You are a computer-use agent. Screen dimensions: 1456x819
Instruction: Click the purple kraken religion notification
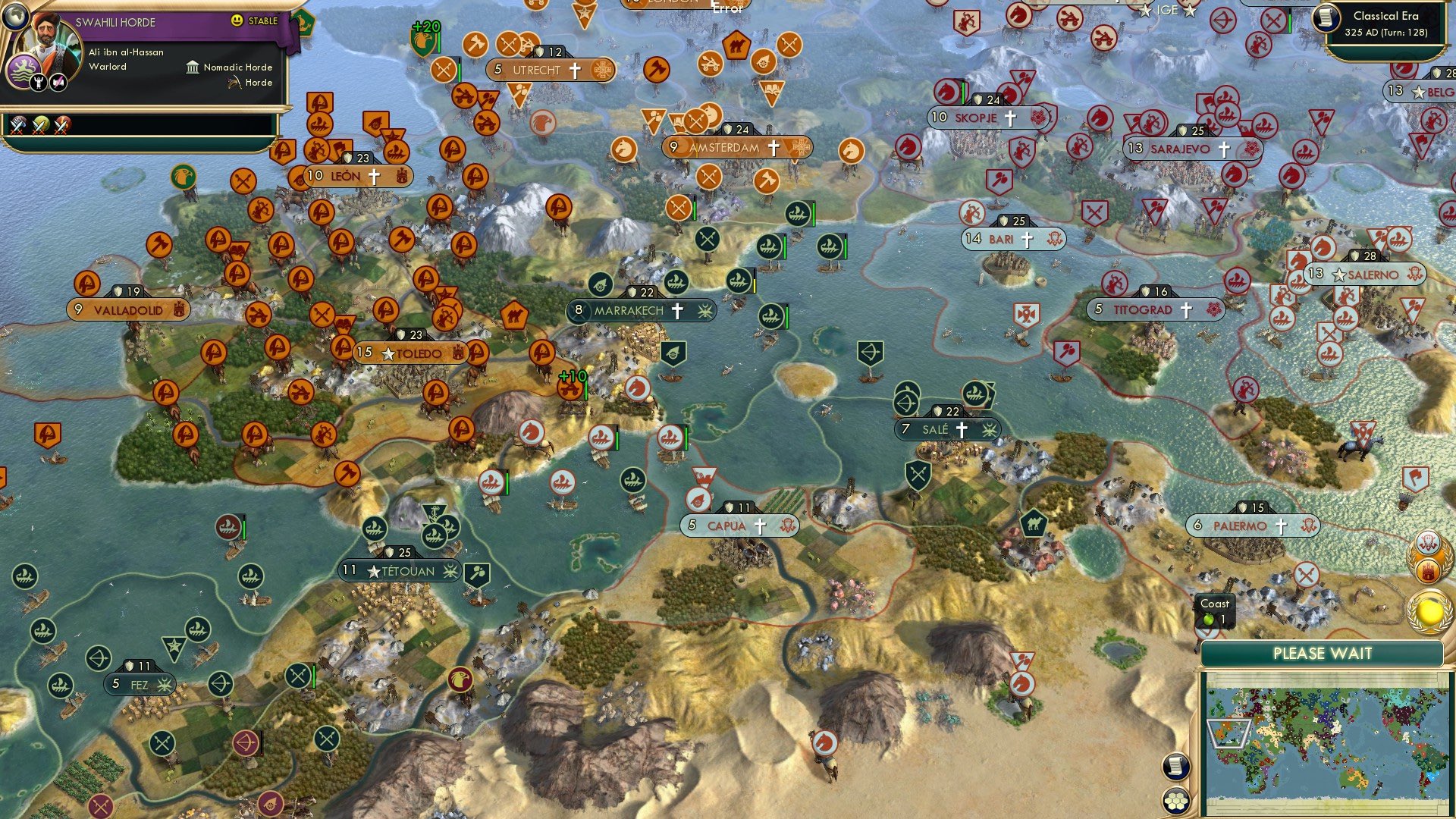[x=1427, y=542]
